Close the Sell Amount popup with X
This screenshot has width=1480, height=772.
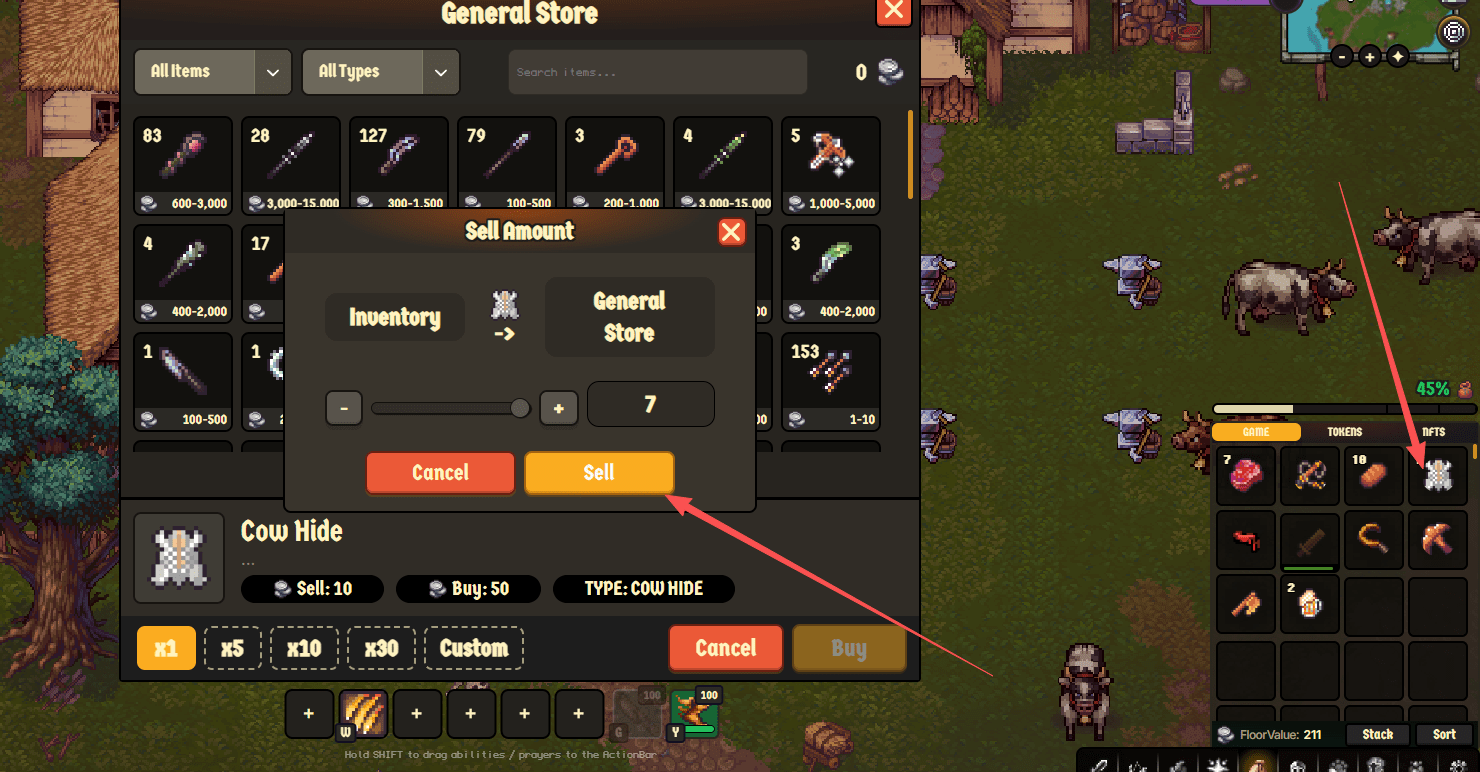[731, 232]
